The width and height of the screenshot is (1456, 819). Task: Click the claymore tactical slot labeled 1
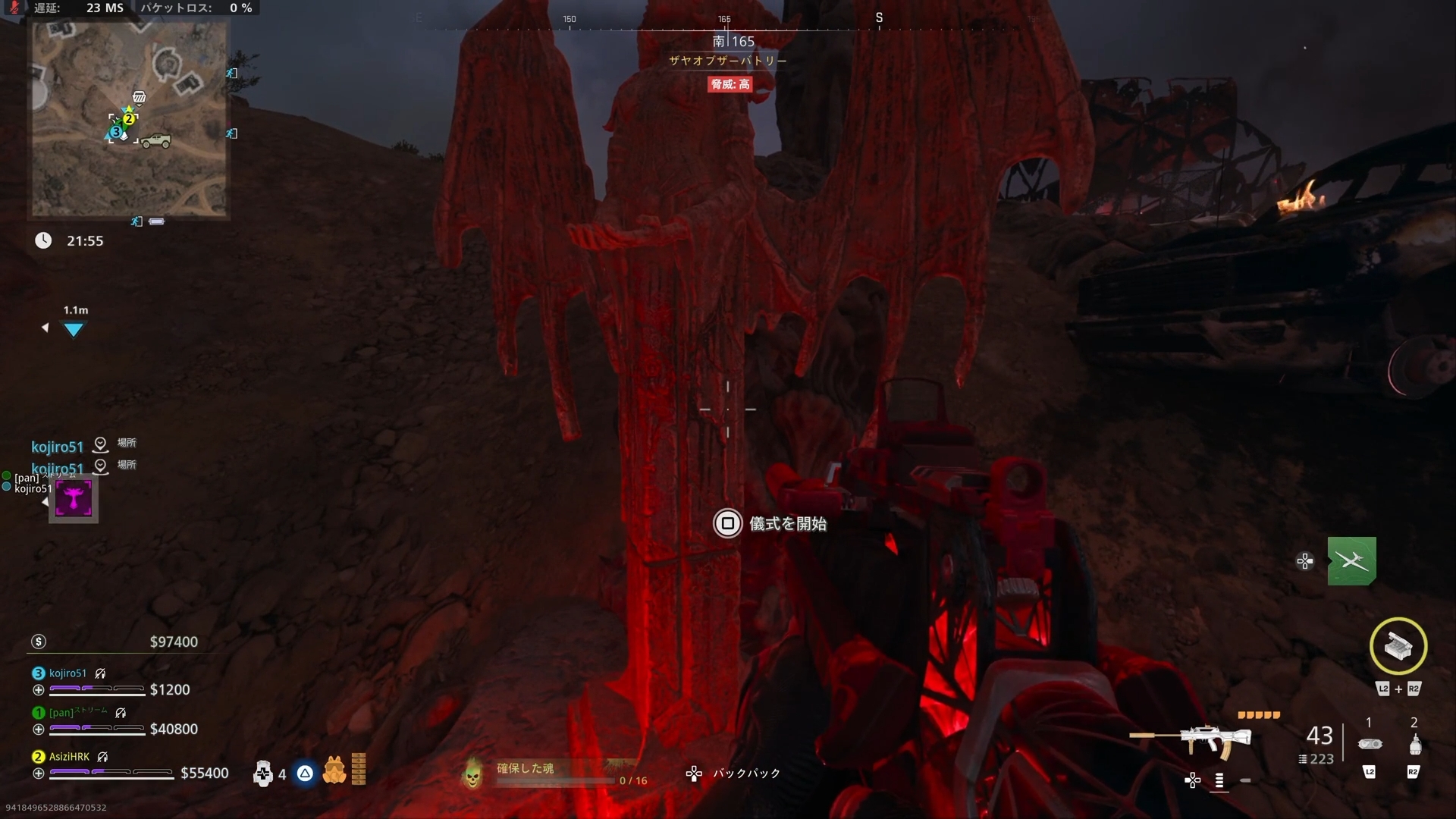point(1370,743)
